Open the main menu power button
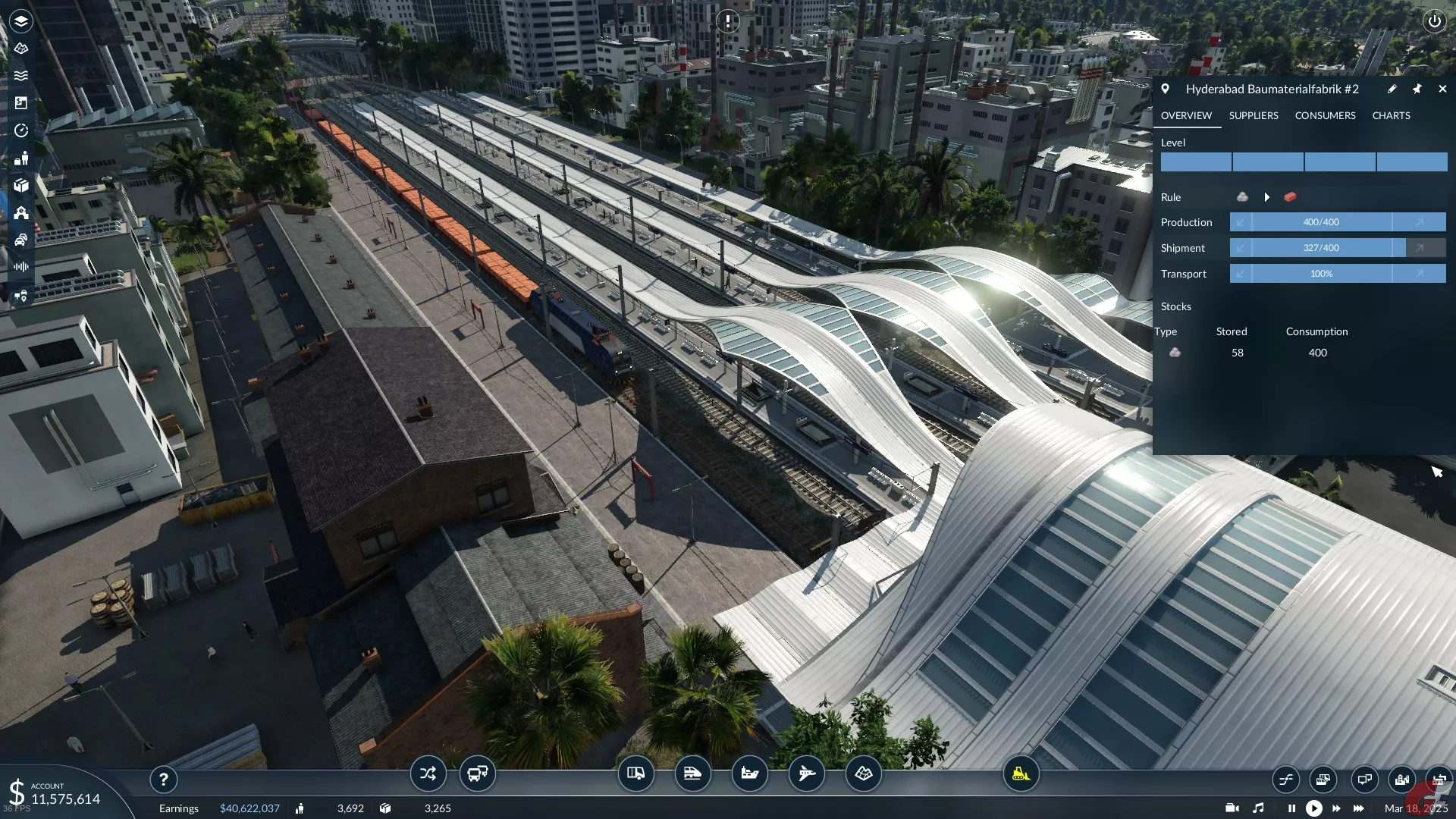 1434,21
